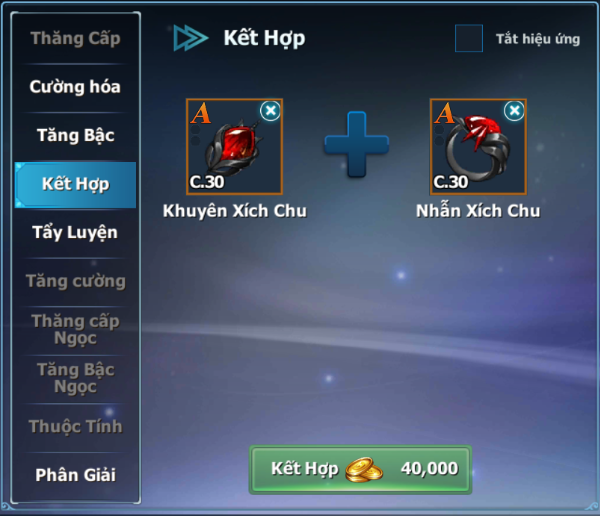Image resolution: width=600 pixels, height=516 pixels.
Task: Switch to Thăng cấp Ngọc tab
Action: pos(75,330)
